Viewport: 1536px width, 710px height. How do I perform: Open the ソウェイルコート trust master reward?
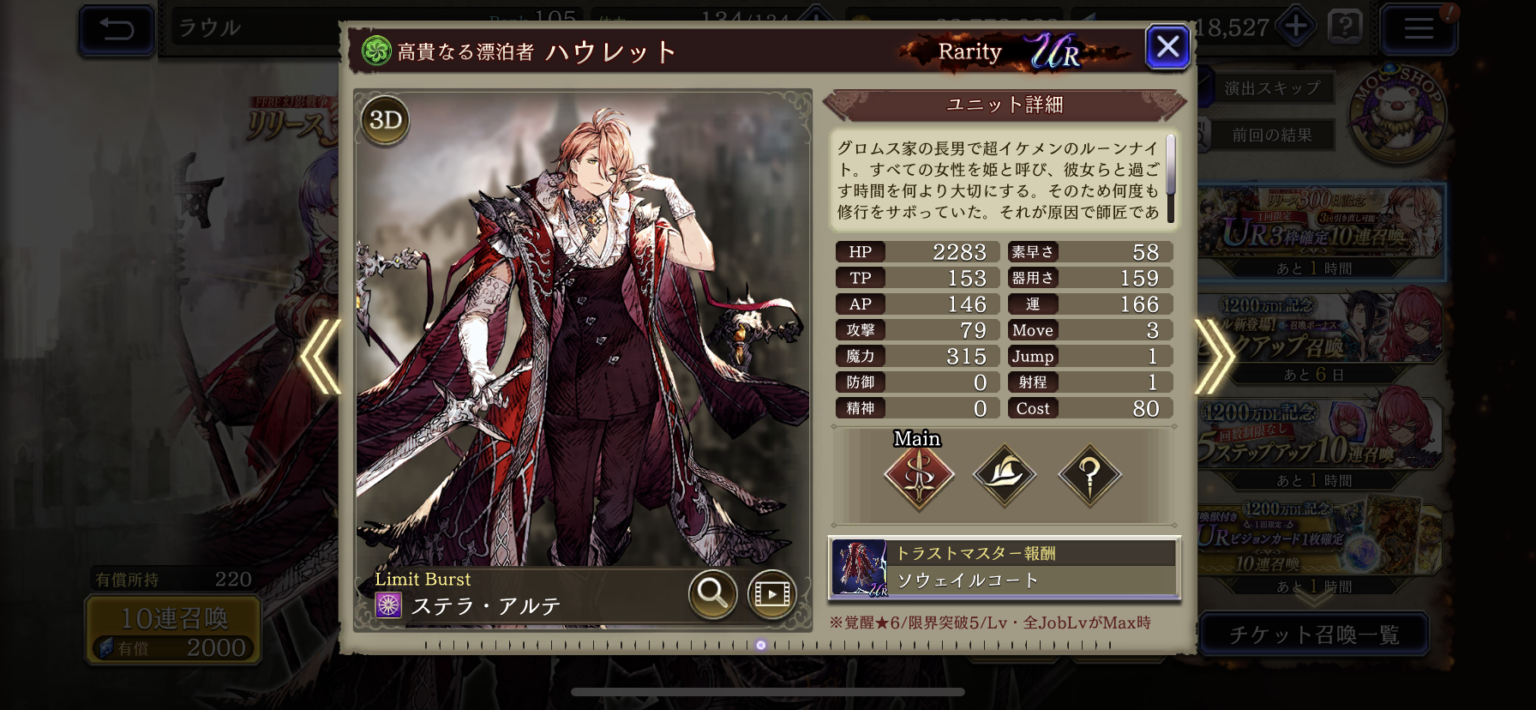(1004, 568)
